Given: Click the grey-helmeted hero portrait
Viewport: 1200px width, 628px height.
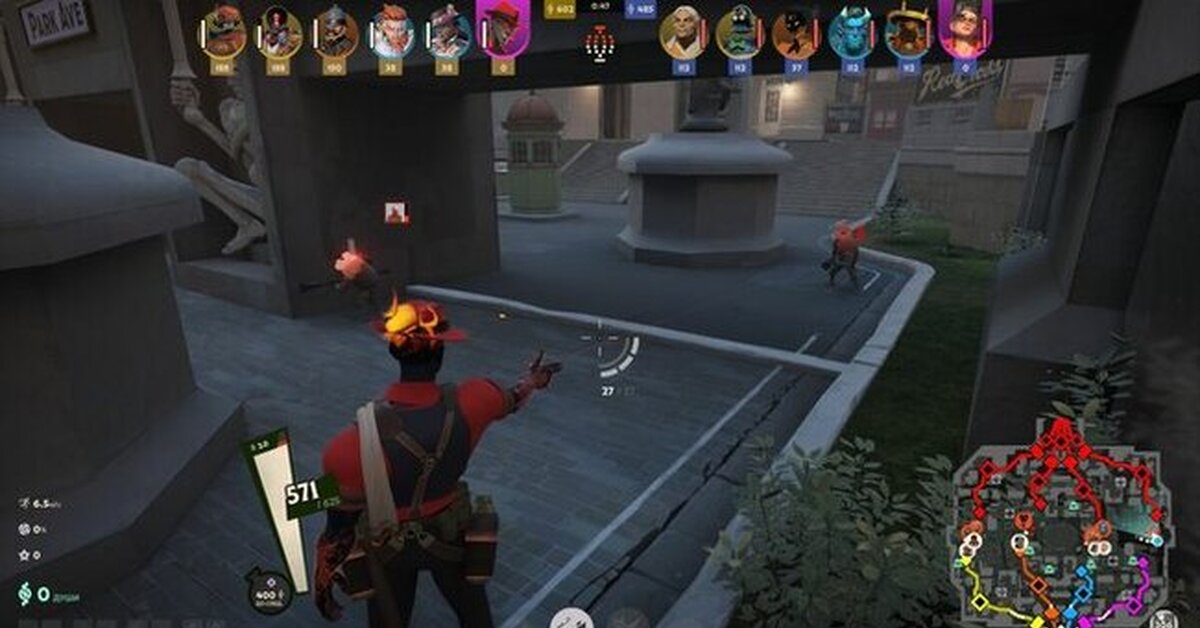Looking at the screenshot, I should (336, 32).
